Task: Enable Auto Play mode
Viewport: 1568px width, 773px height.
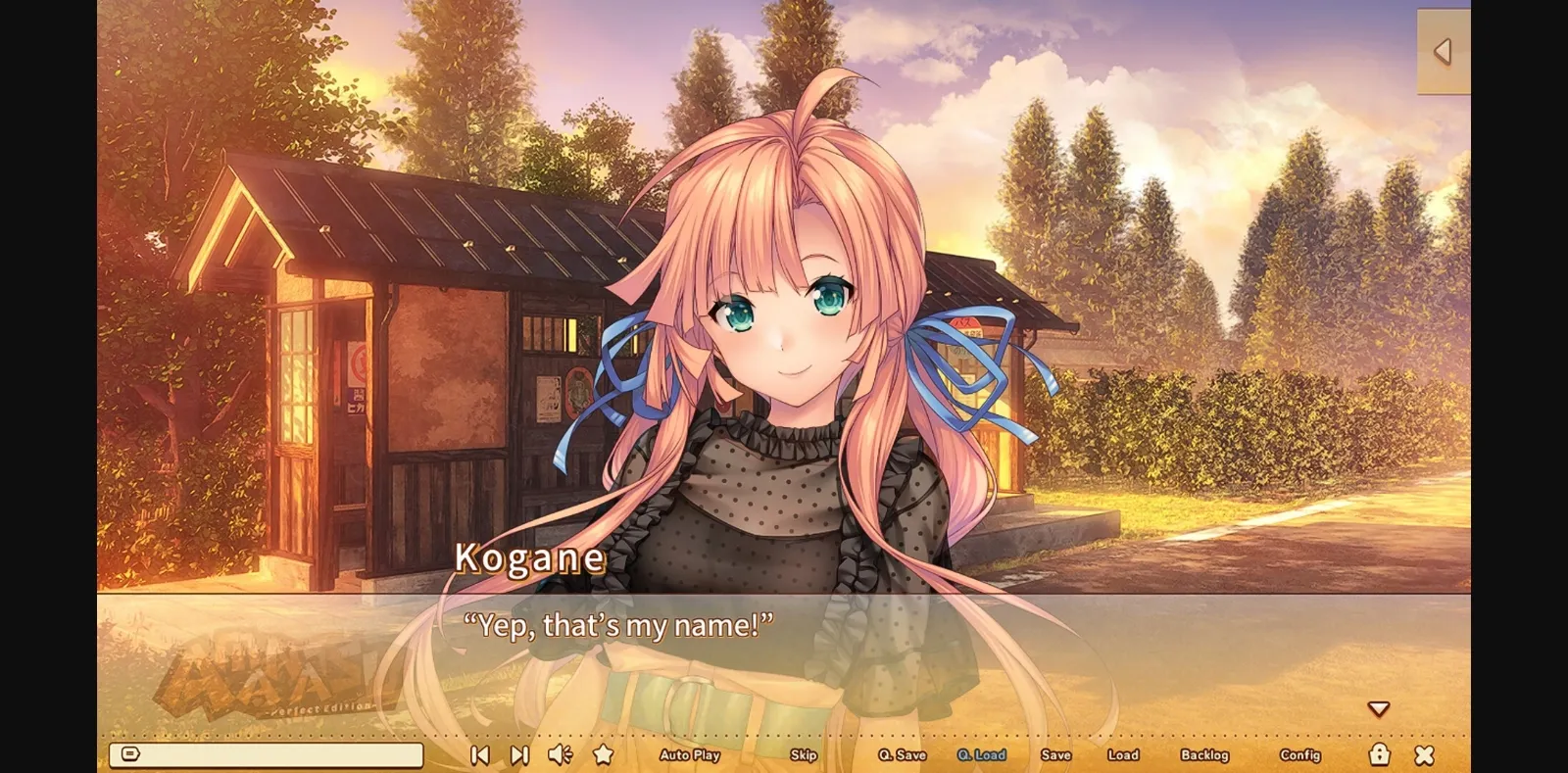Action: point(691,755)
